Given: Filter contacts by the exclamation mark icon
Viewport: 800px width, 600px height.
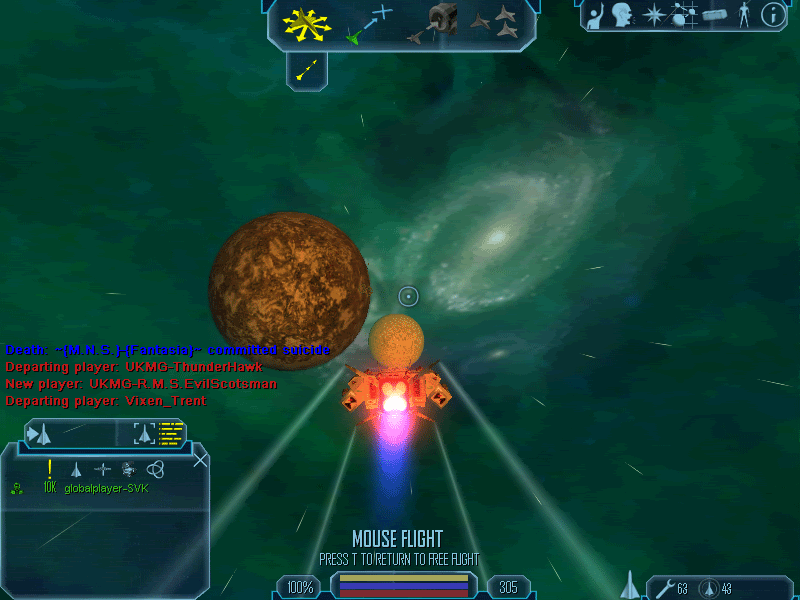Looking at the screenshot, I should pyautogui.click(x=49, y=468).
